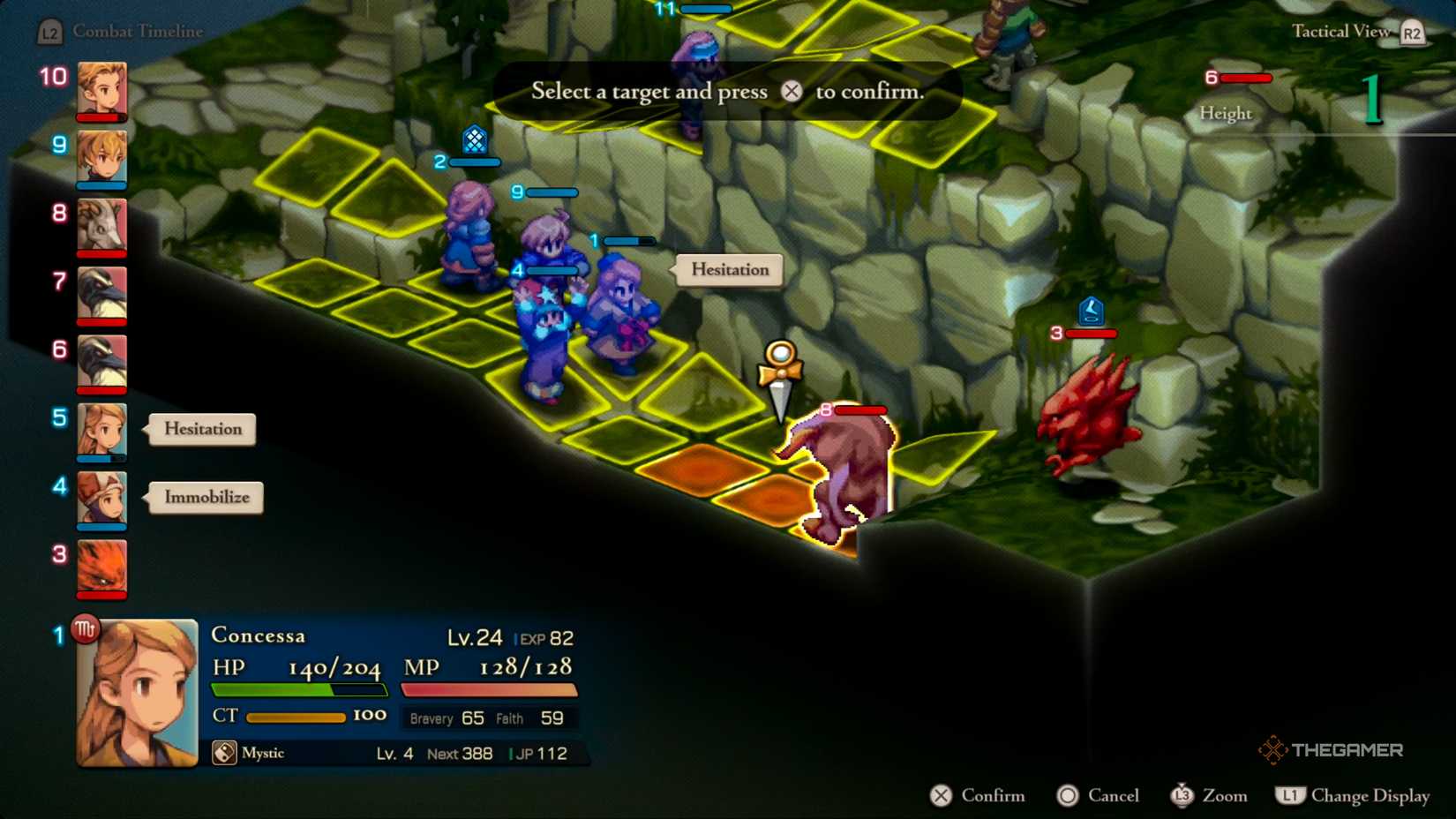This screenshot has width=1456, height=819.
Task: Pick the turn 4 hooded woman portrait
Action: 101,499
